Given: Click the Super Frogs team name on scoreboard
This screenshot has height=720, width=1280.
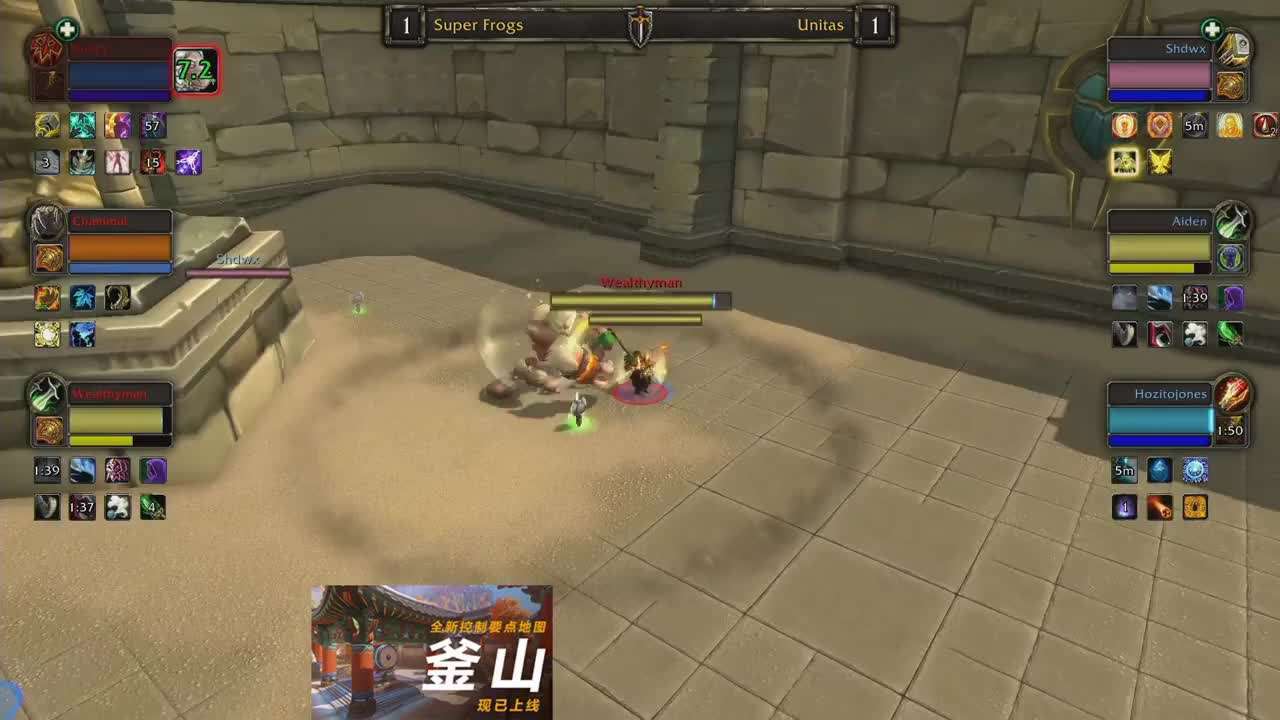Looking at the screenshot, I should [x=477, y=25].
